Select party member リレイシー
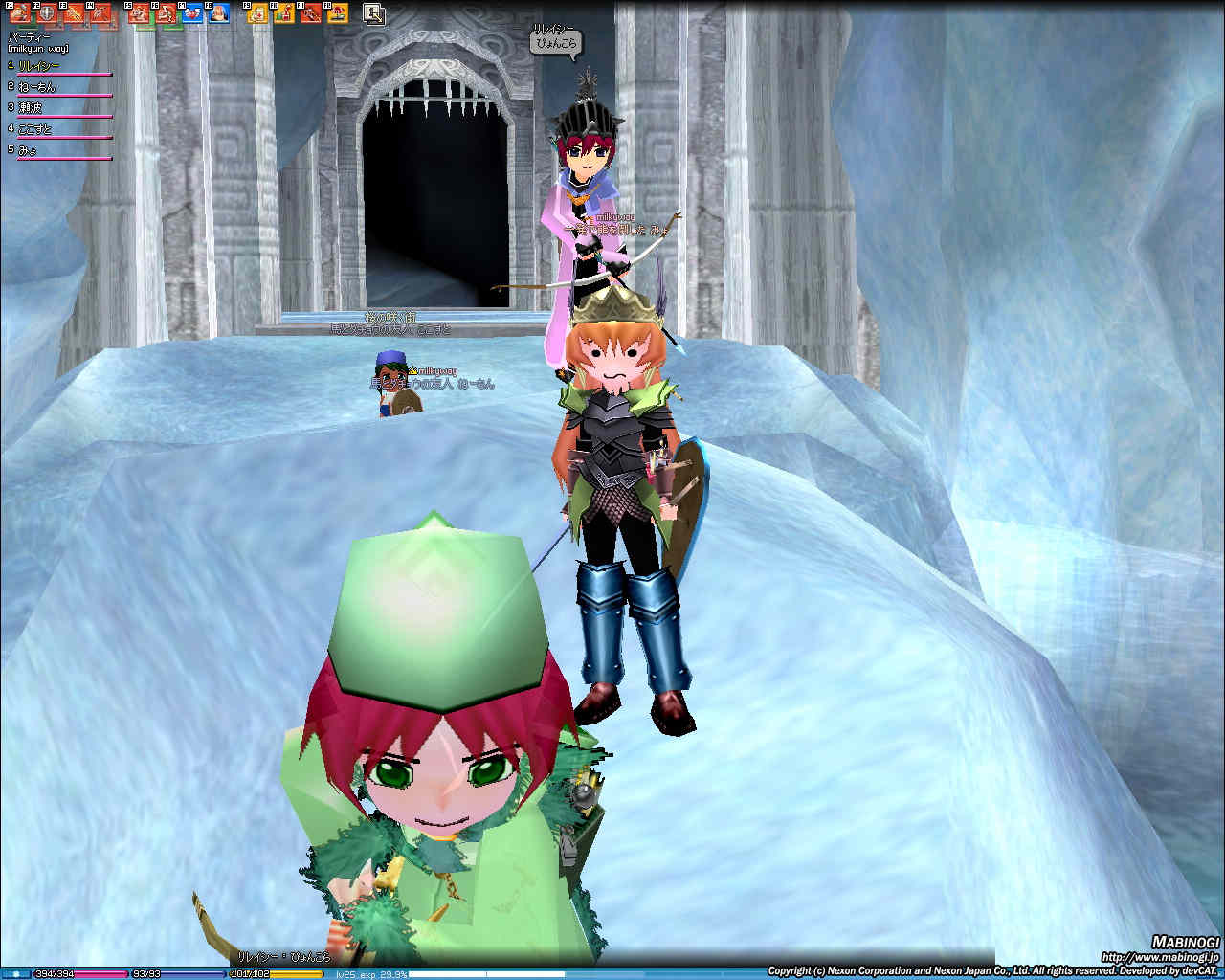The width and height of the screenshot is (1225, 980). point(40,66)
